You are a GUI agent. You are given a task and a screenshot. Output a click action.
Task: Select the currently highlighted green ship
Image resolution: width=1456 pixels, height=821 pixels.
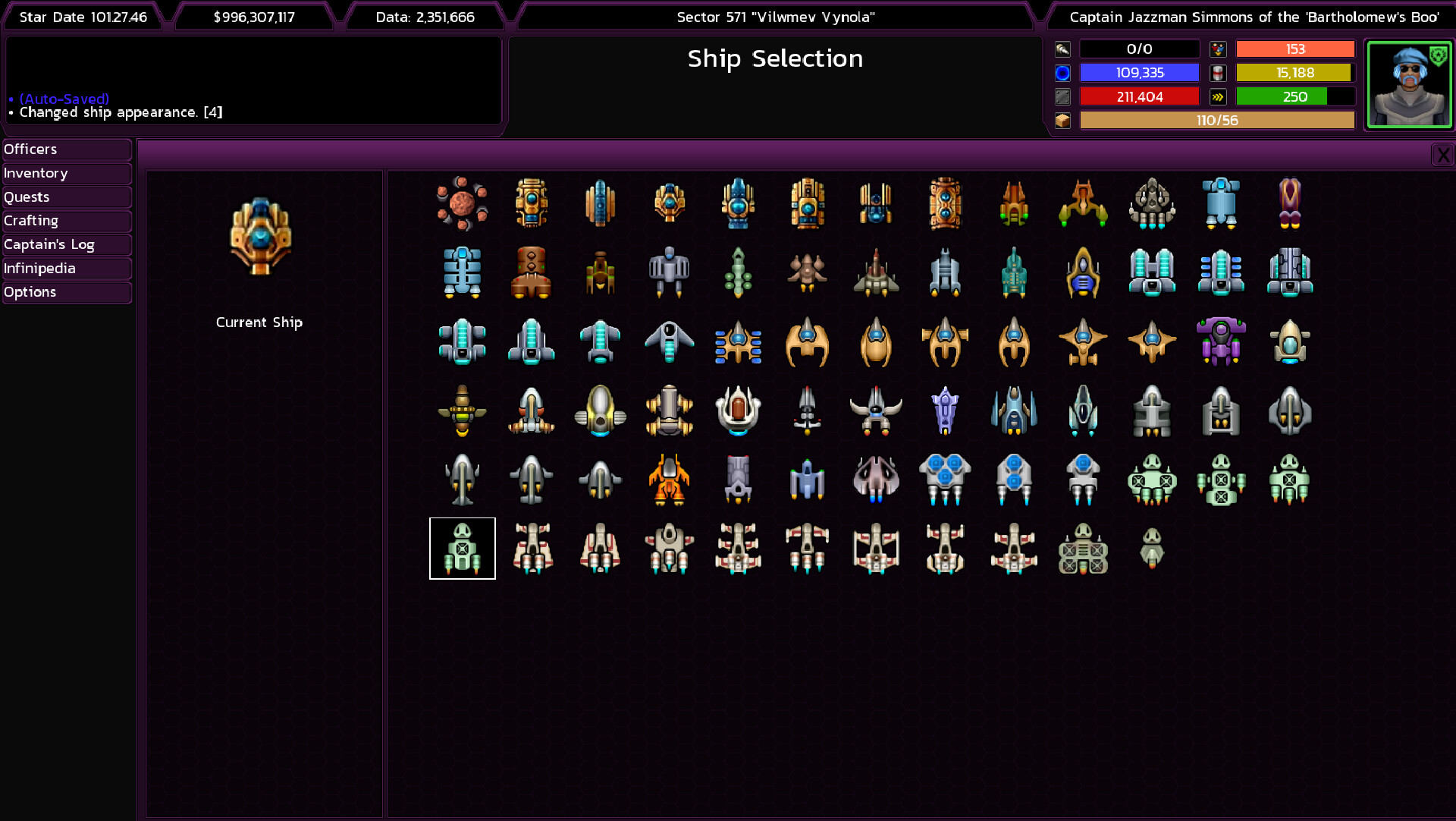pos(462,548)
